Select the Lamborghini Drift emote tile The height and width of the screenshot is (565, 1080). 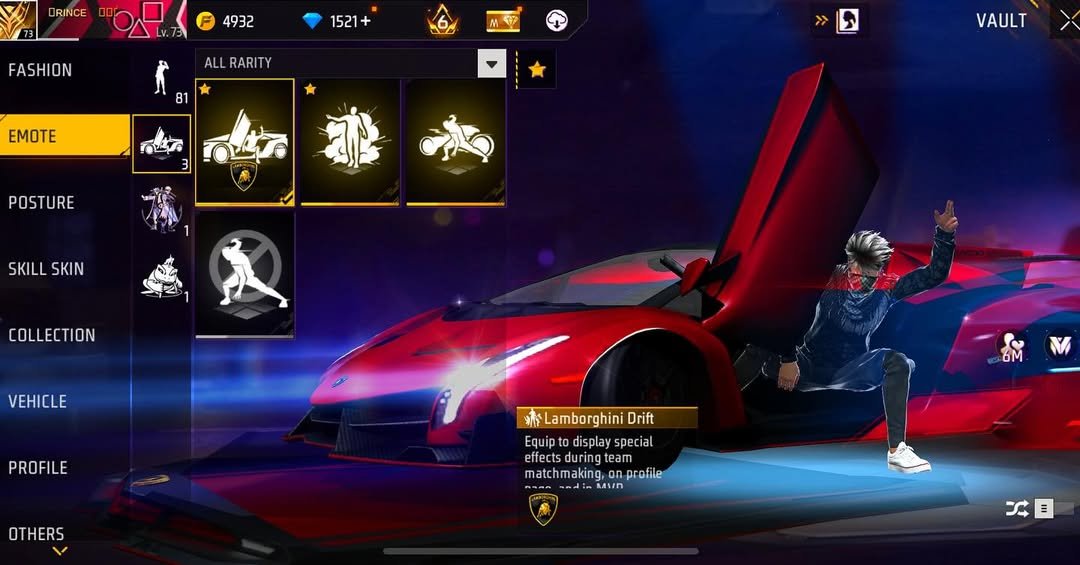point(245,142)
